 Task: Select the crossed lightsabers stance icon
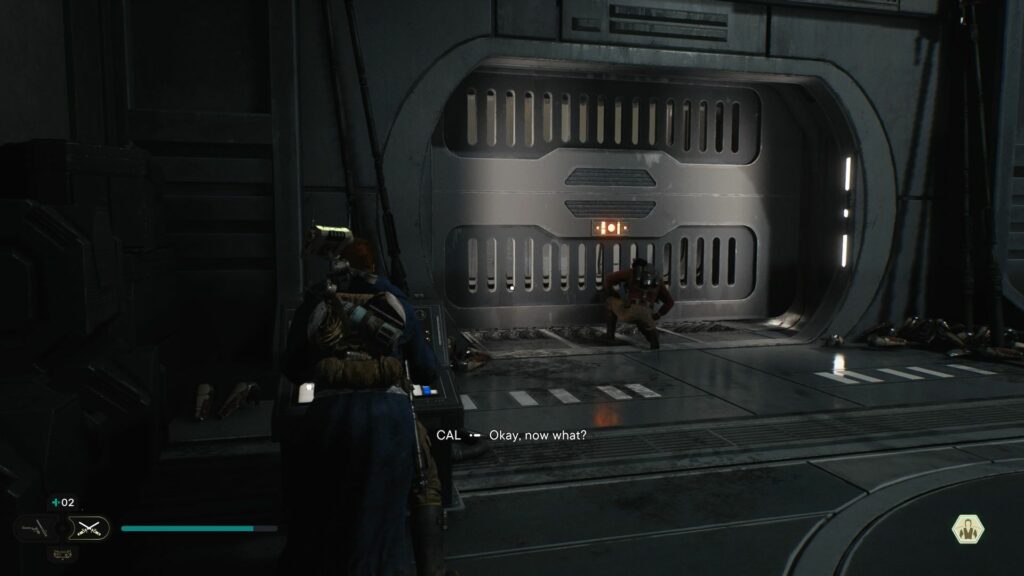tap(88, 527)
